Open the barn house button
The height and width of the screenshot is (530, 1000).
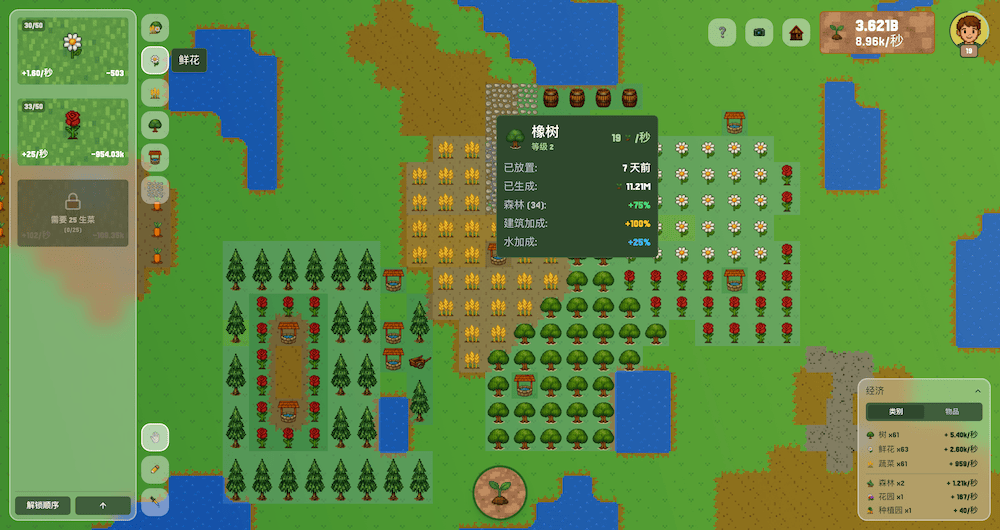(796, 32)
